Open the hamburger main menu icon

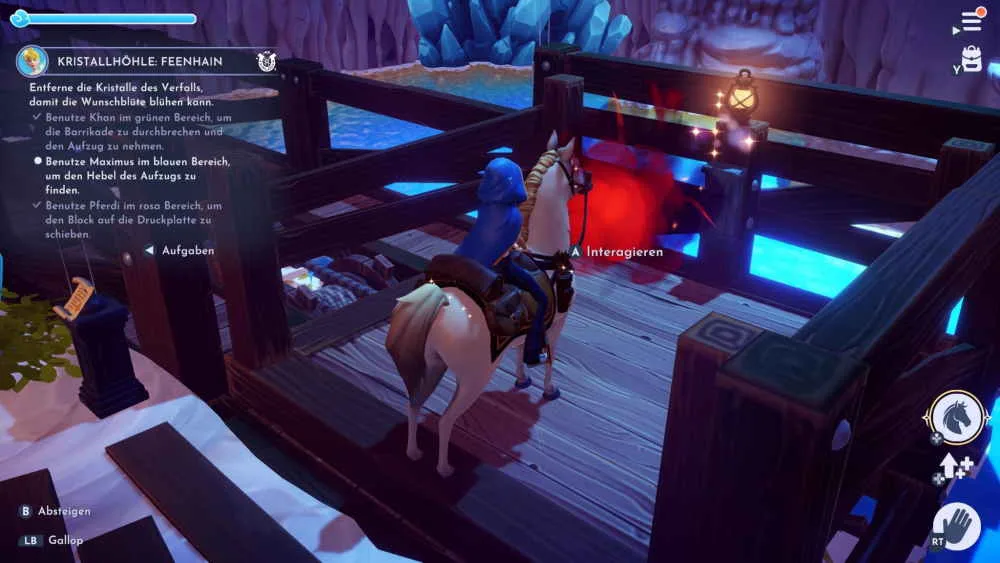pos(972,21)
